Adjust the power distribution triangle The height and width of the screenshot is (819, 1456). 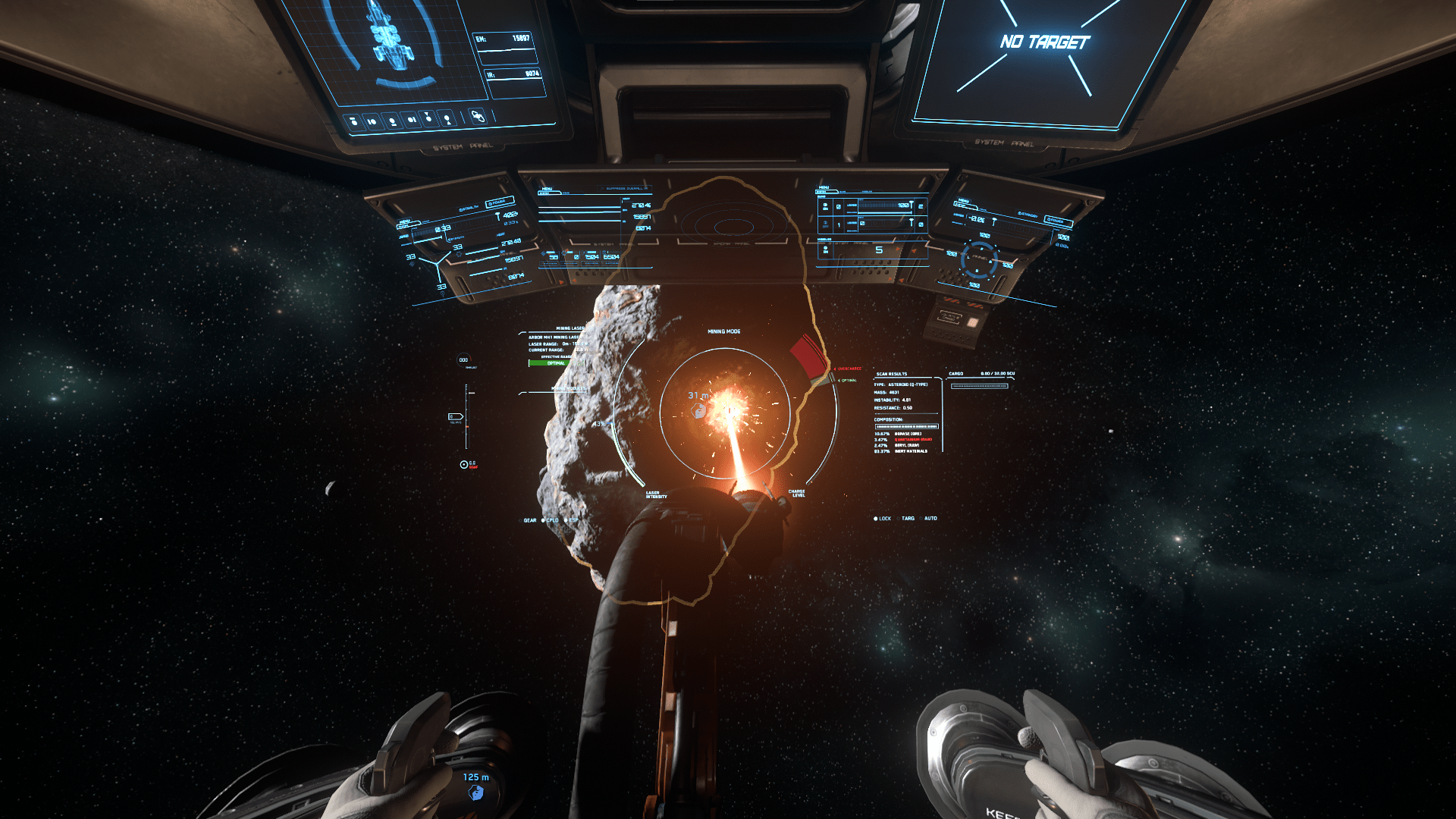point(435,265)
